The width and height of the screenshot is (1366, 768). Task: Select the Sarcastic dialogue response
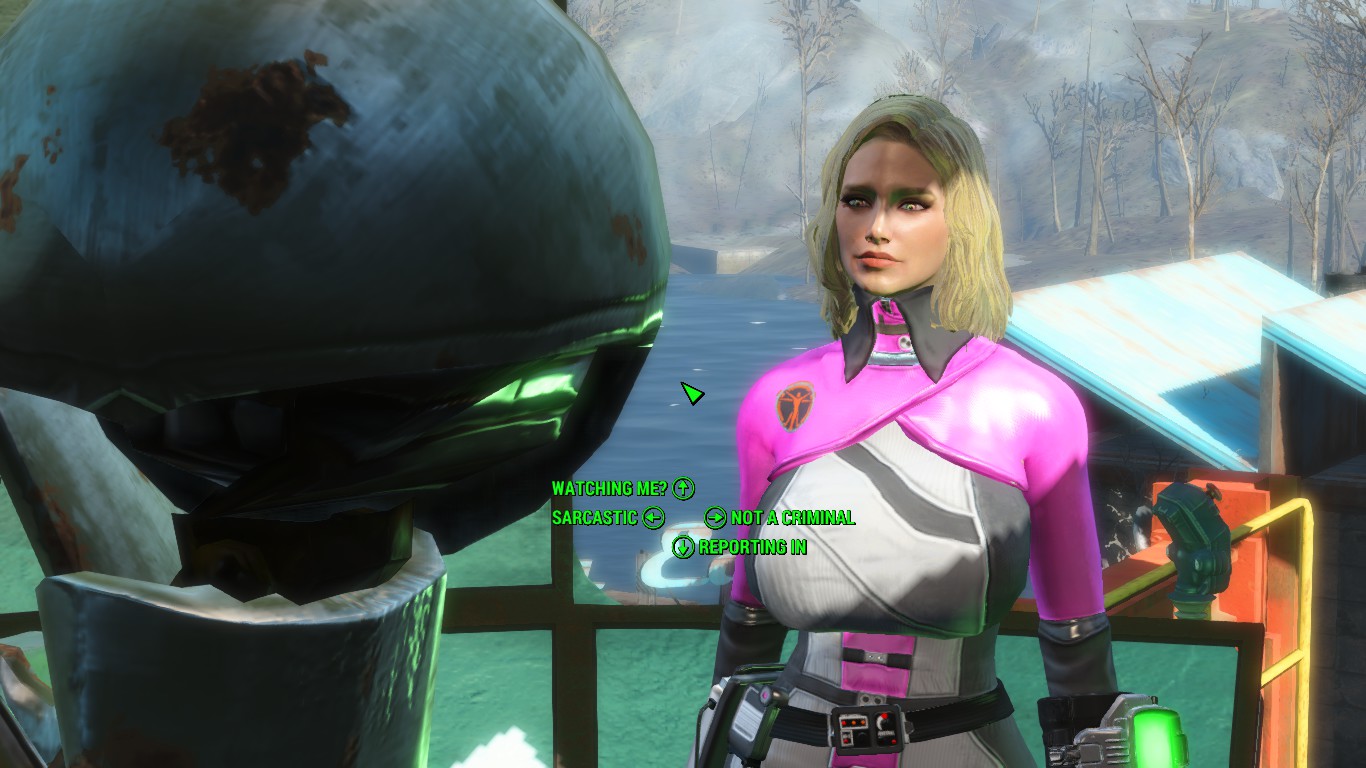pyautogui.click(x=595, y=517)
